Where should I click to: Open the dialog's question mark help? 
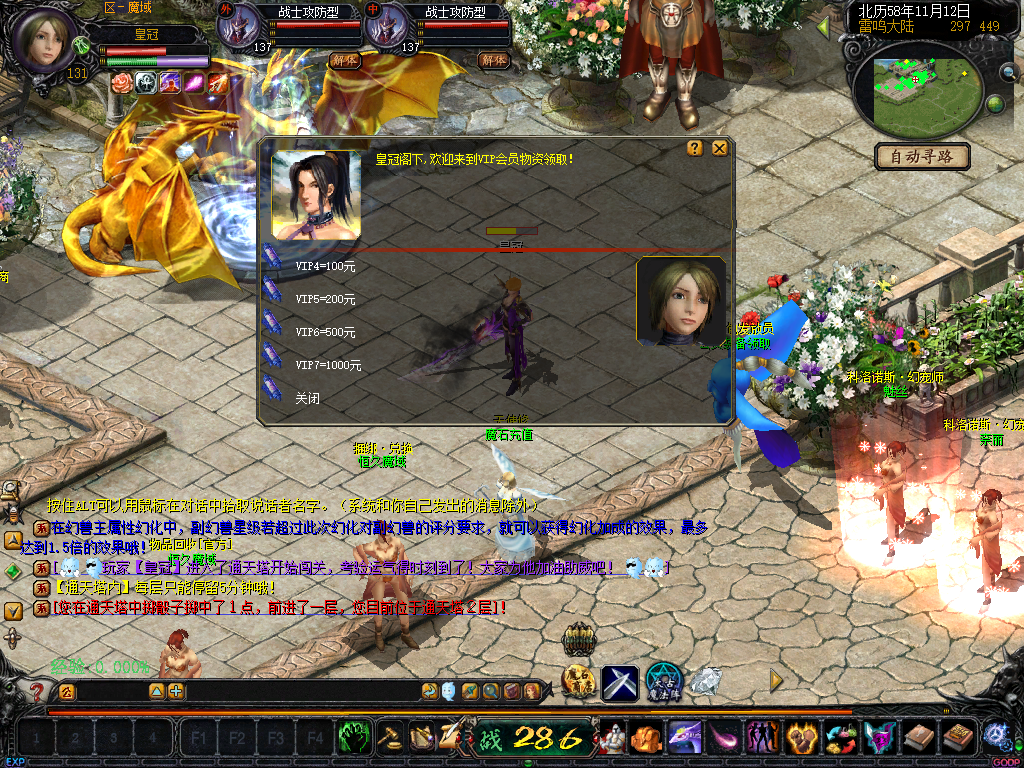pos(695,148)
